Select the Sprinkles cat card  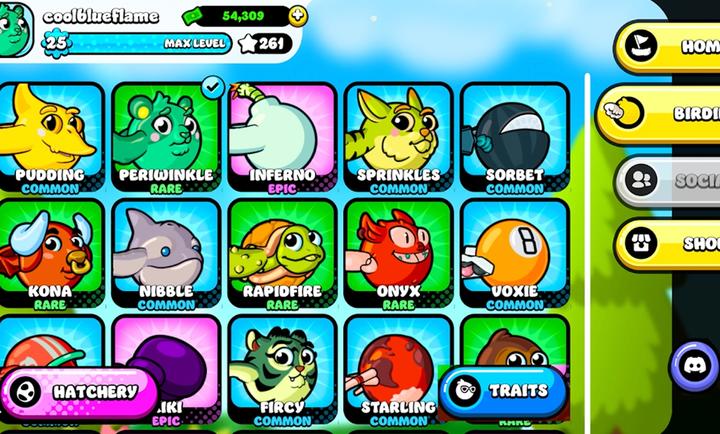[x=398, y=138]
